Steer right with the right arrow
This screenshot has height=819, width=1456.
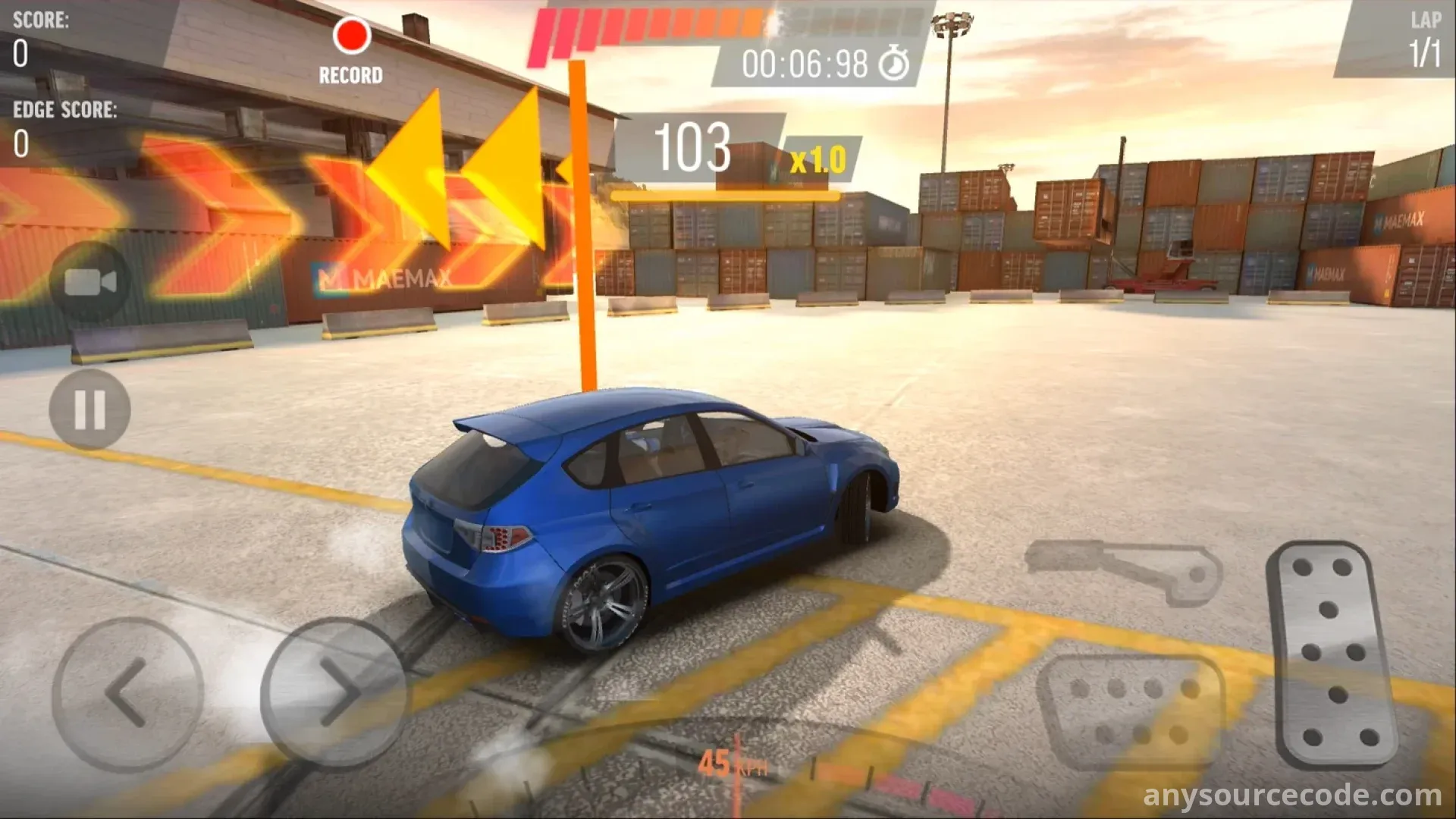click(x=334, y=693)
